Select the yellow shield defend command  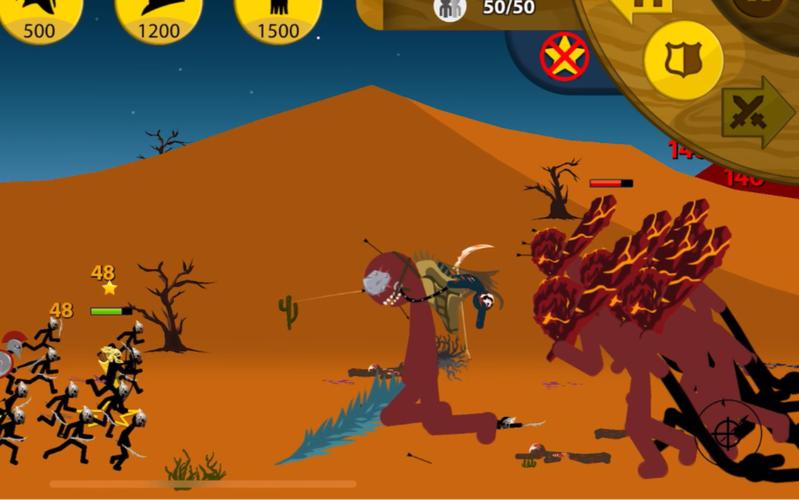pos(683,60)
